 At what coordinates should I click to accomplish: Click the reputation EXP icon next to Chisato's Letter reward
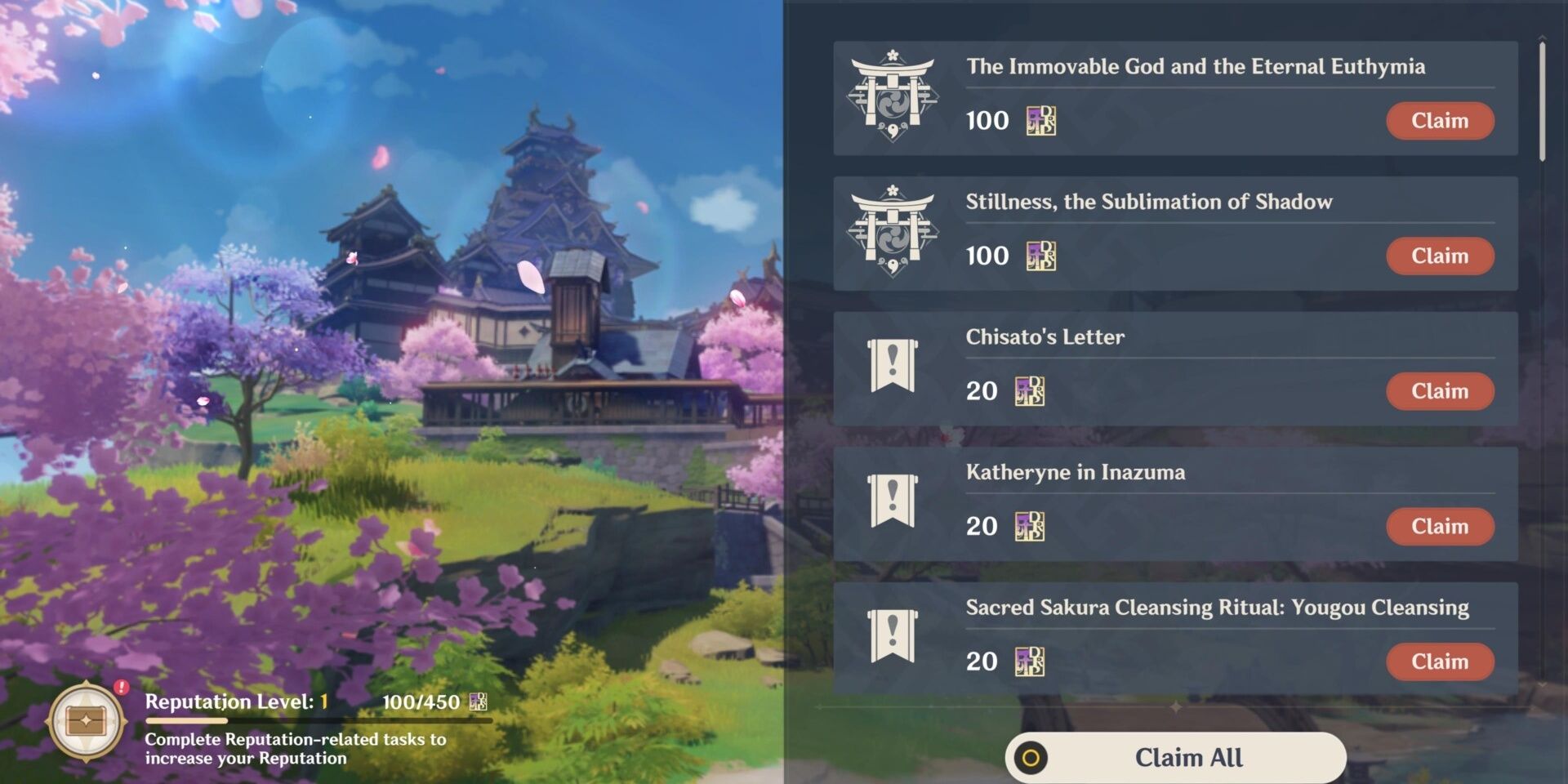click(1029, 390)
